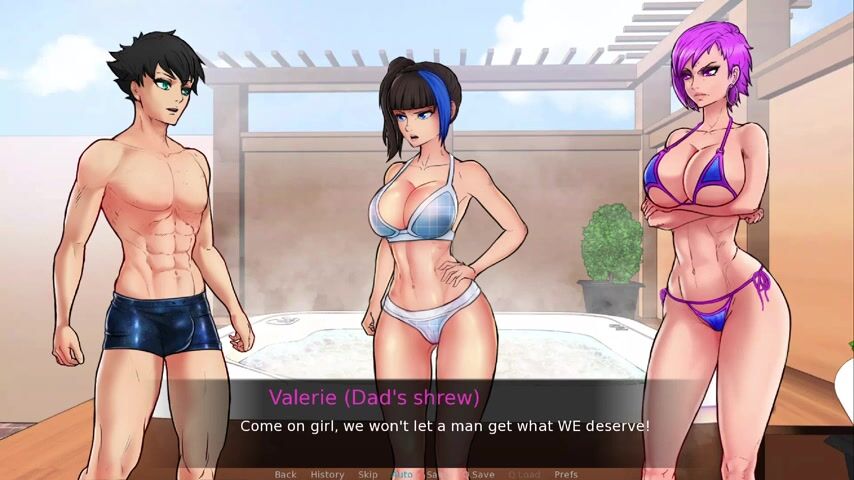Open the Prefs menu
Screen dimensions: 854x480
click(x=566, y=474)
